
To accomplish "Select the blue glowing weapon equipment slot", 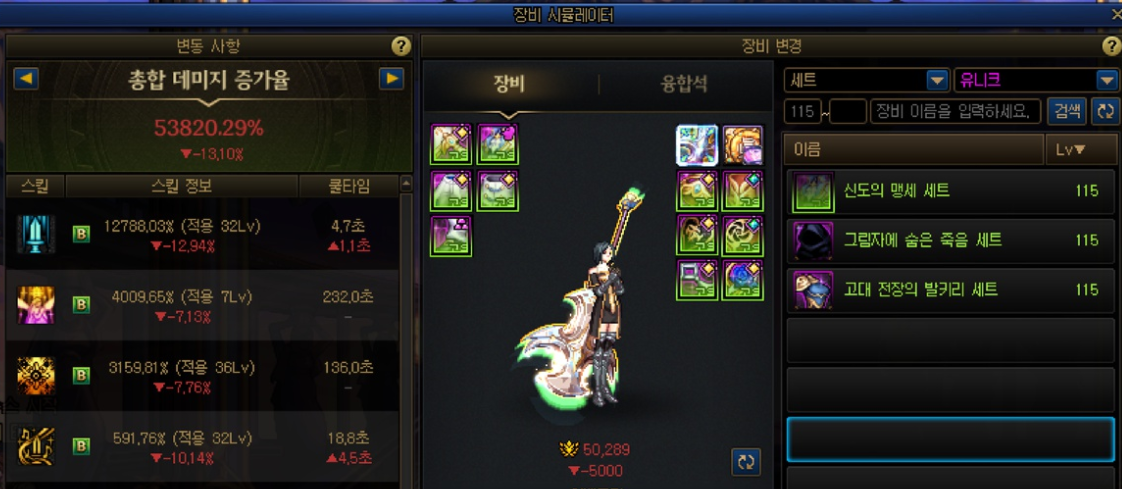I will point(696,145).
